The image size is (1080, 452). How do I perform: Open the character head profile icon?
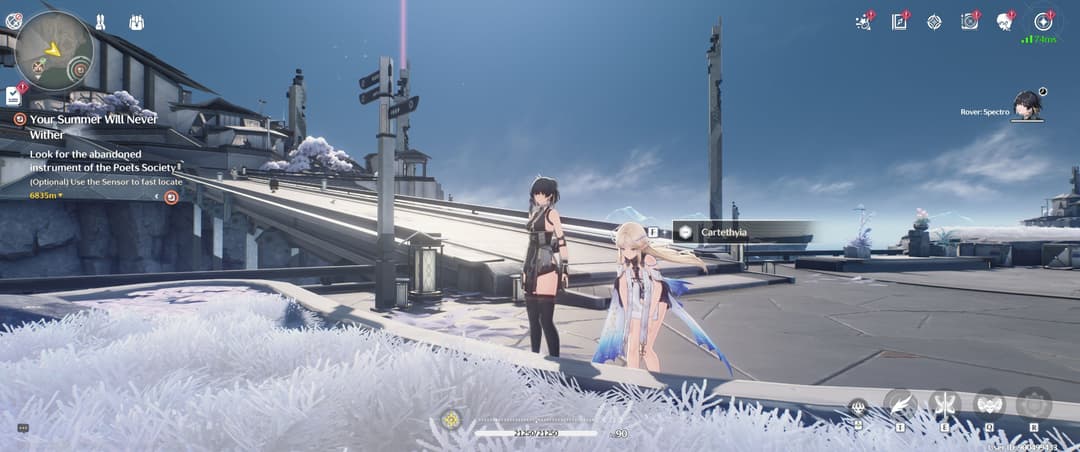[1005, 22]
